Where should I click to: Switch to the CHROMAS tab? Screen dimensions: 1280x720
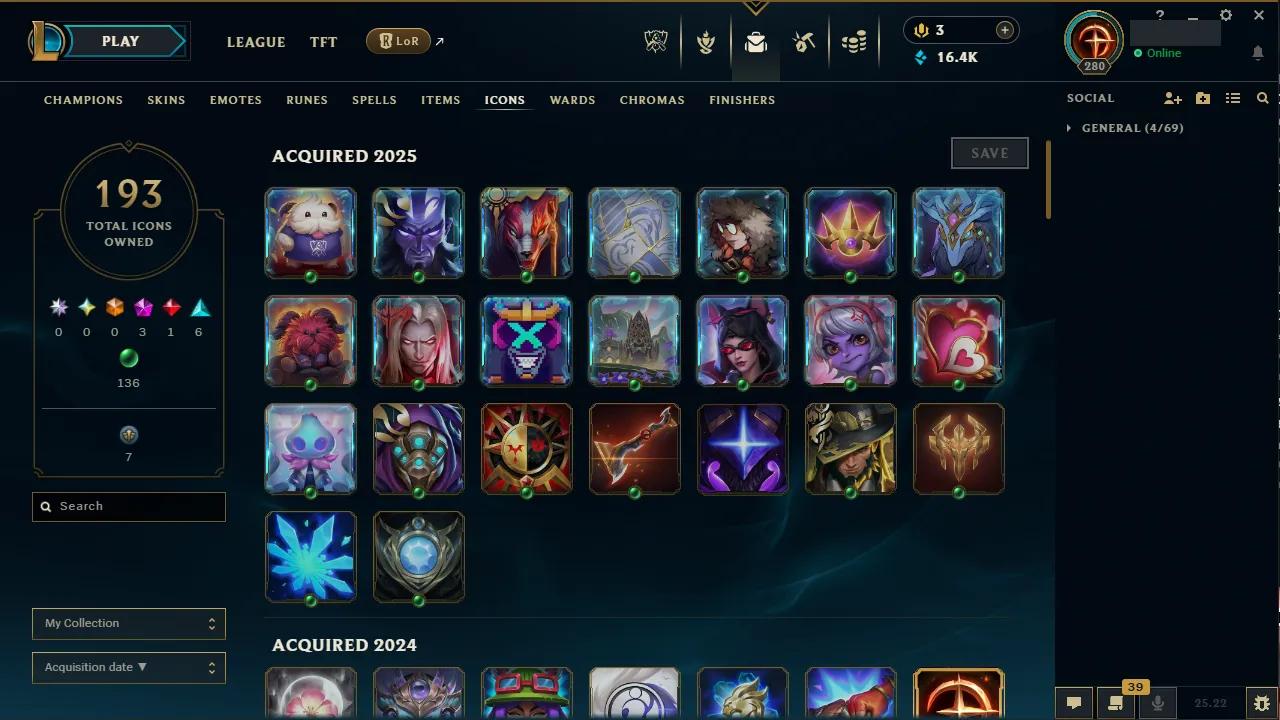click(x=652, y=100)
